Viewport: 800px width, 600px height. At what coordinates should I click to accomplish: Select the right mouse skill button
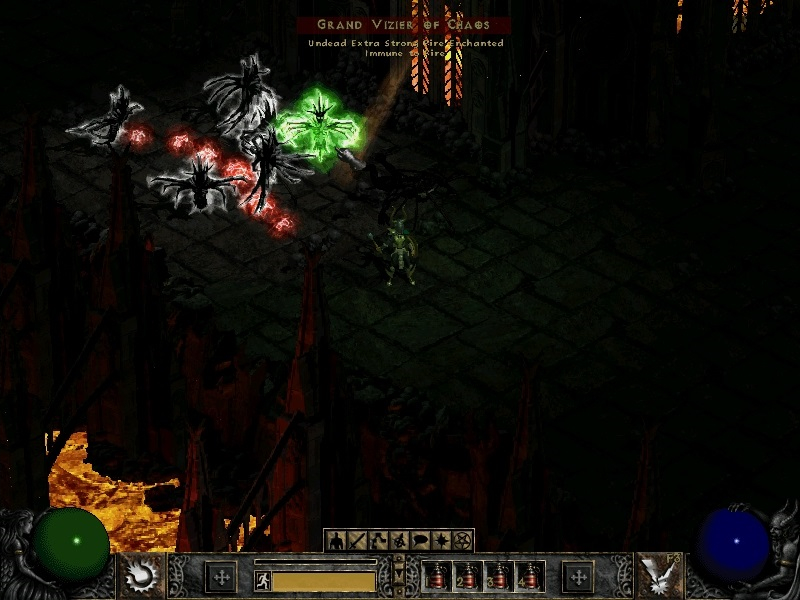tap(661, 576)
